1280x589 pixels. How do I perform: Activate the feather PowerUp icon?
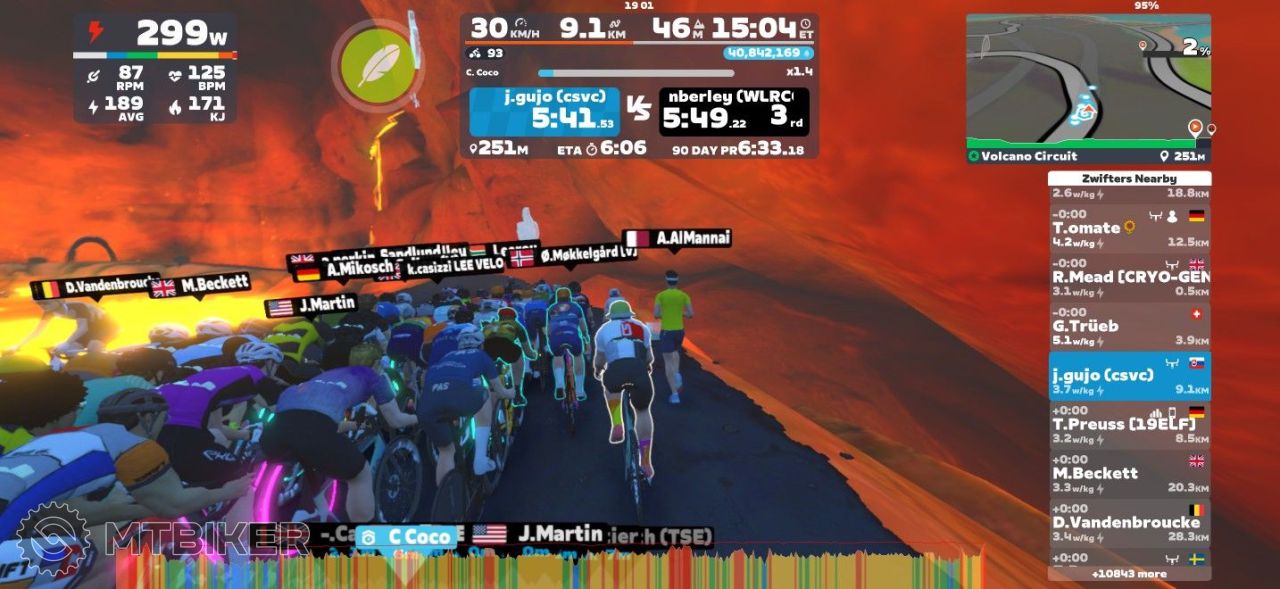click(x=378, y=65)
